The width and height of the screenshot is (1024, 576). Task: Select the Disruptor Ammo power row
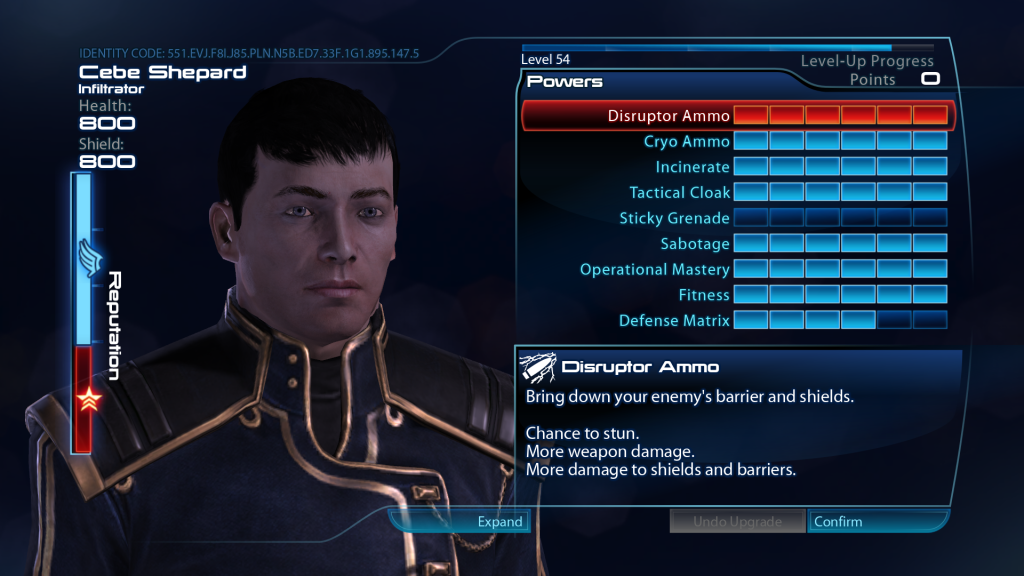[x=668, y=116]
